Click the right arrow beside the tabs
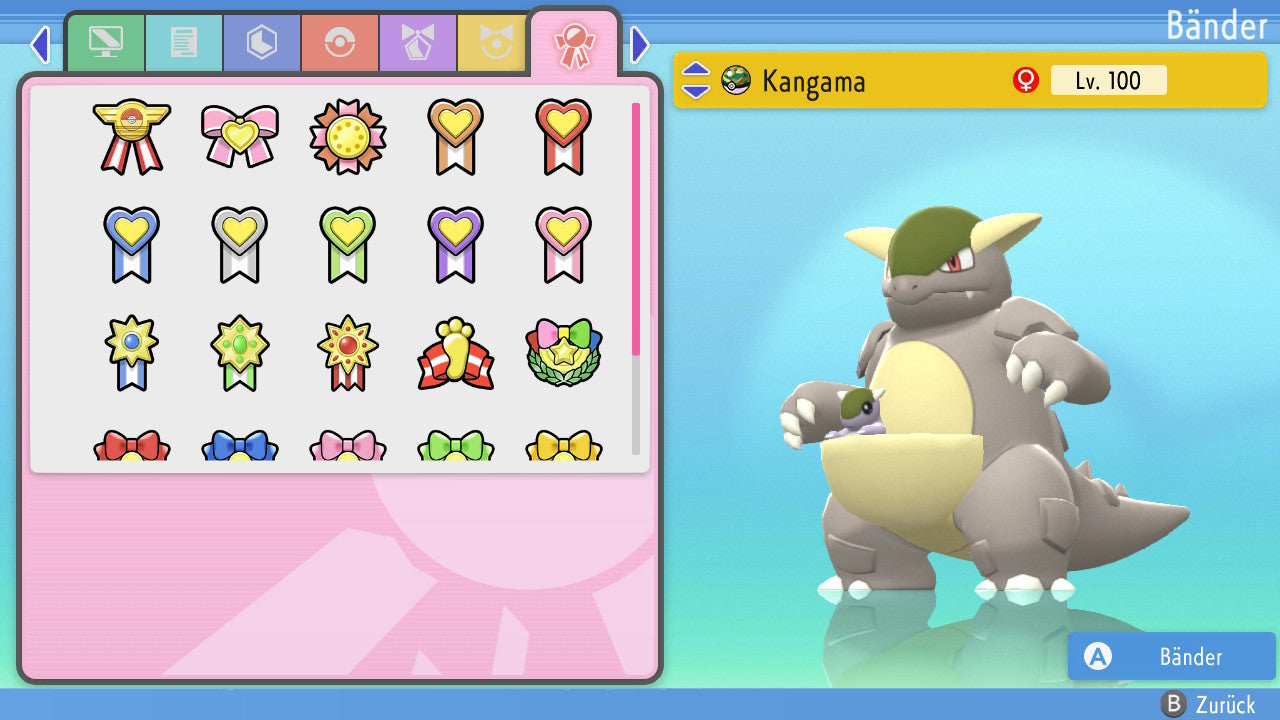Image resolution: width=1280 pixels, height=720 pixels. (640, 44)
